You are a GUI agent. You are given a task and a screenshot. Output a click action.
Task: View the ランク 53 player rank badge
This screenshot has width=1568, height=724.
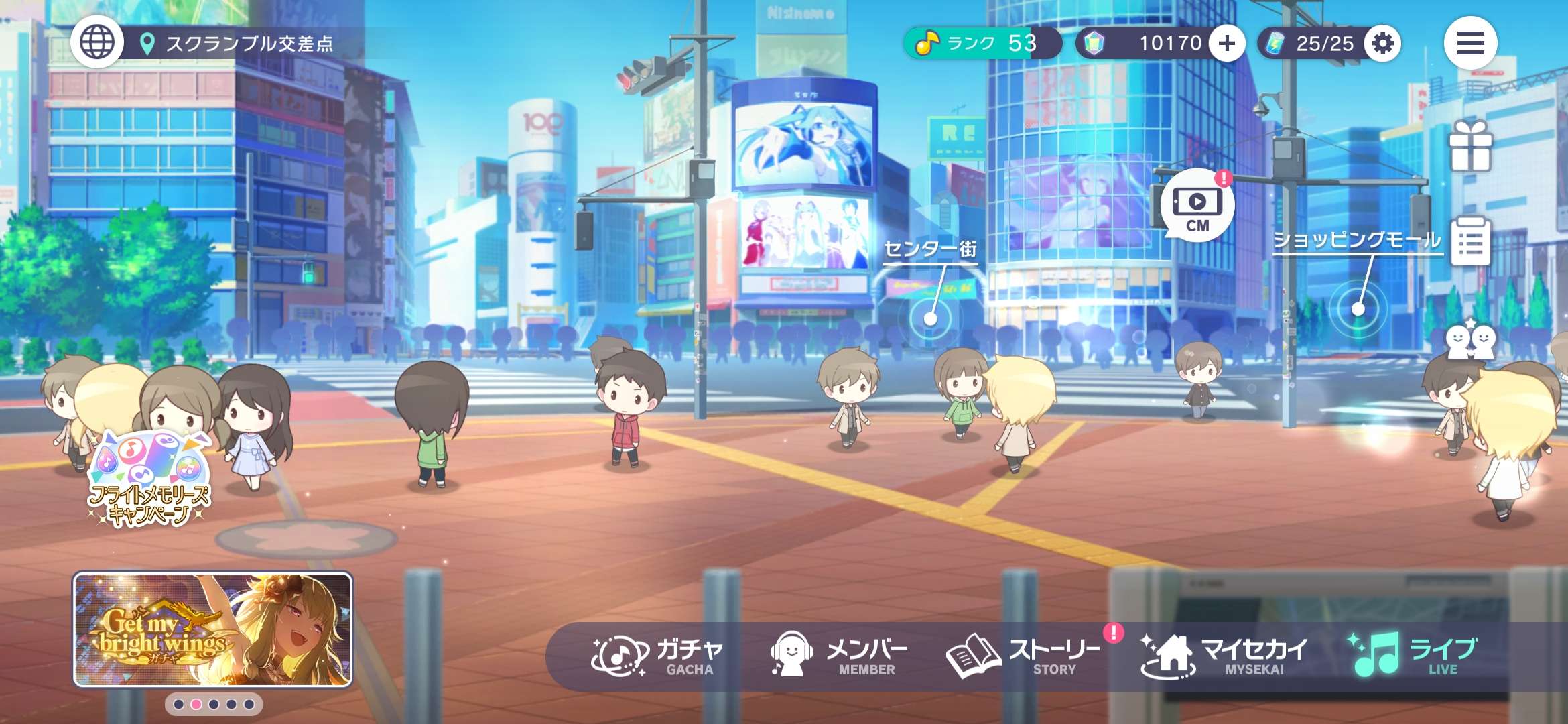981,44
